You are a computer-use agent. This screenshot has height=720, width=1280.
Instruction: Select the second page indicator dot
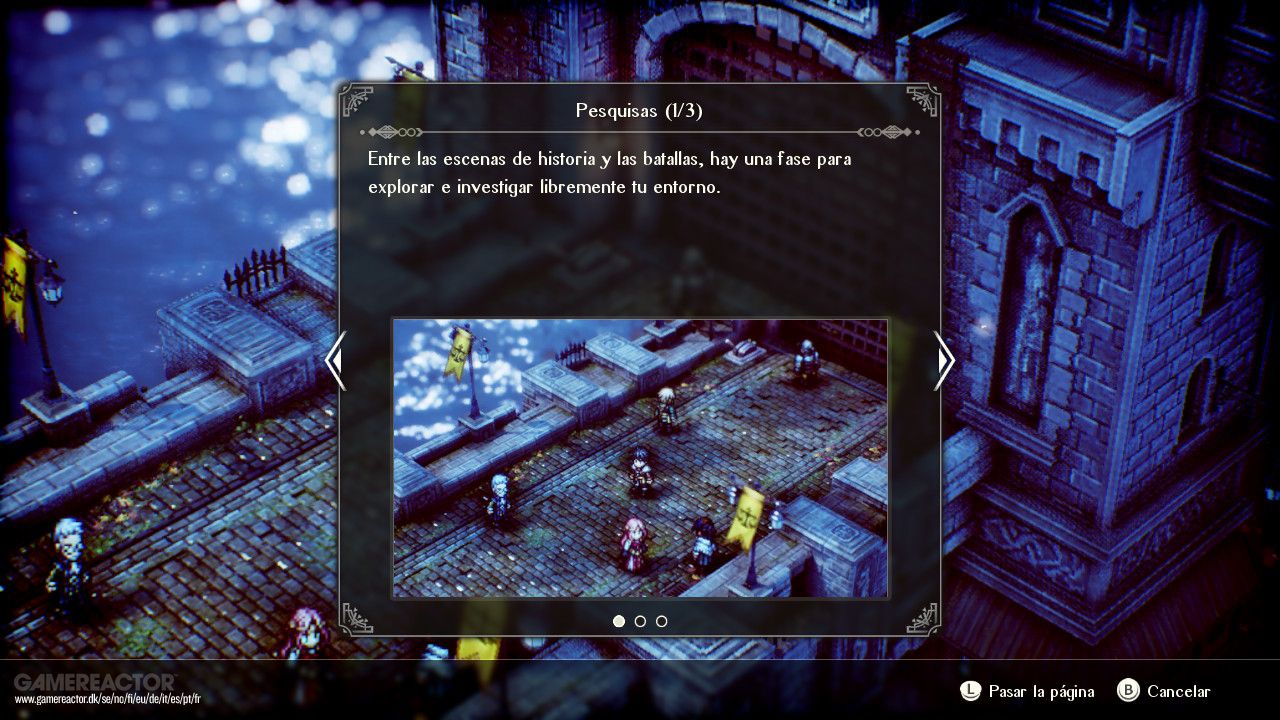click(640, 621)
